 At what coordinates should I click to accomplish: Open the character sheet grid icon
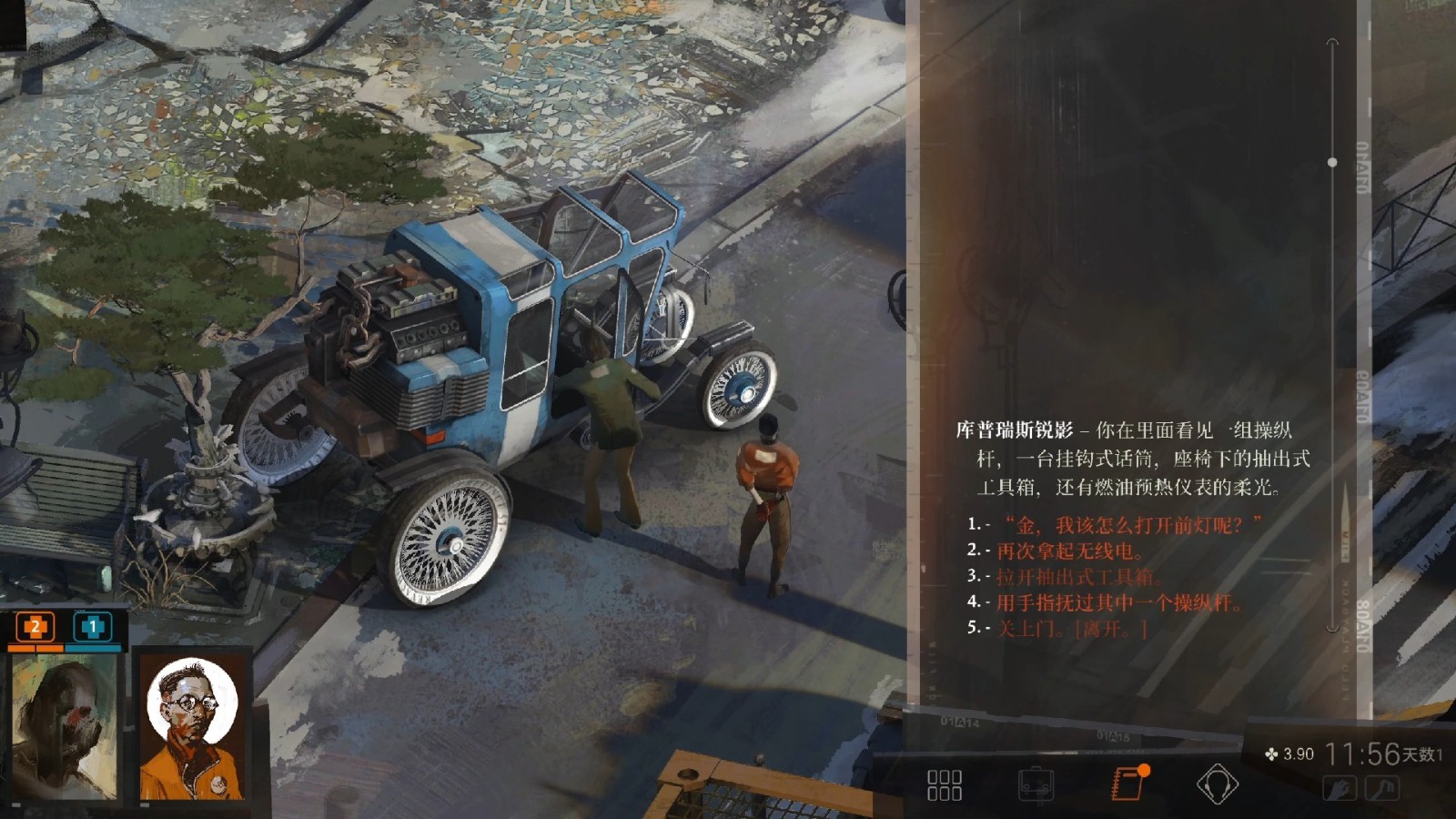[x=944, y=784]
